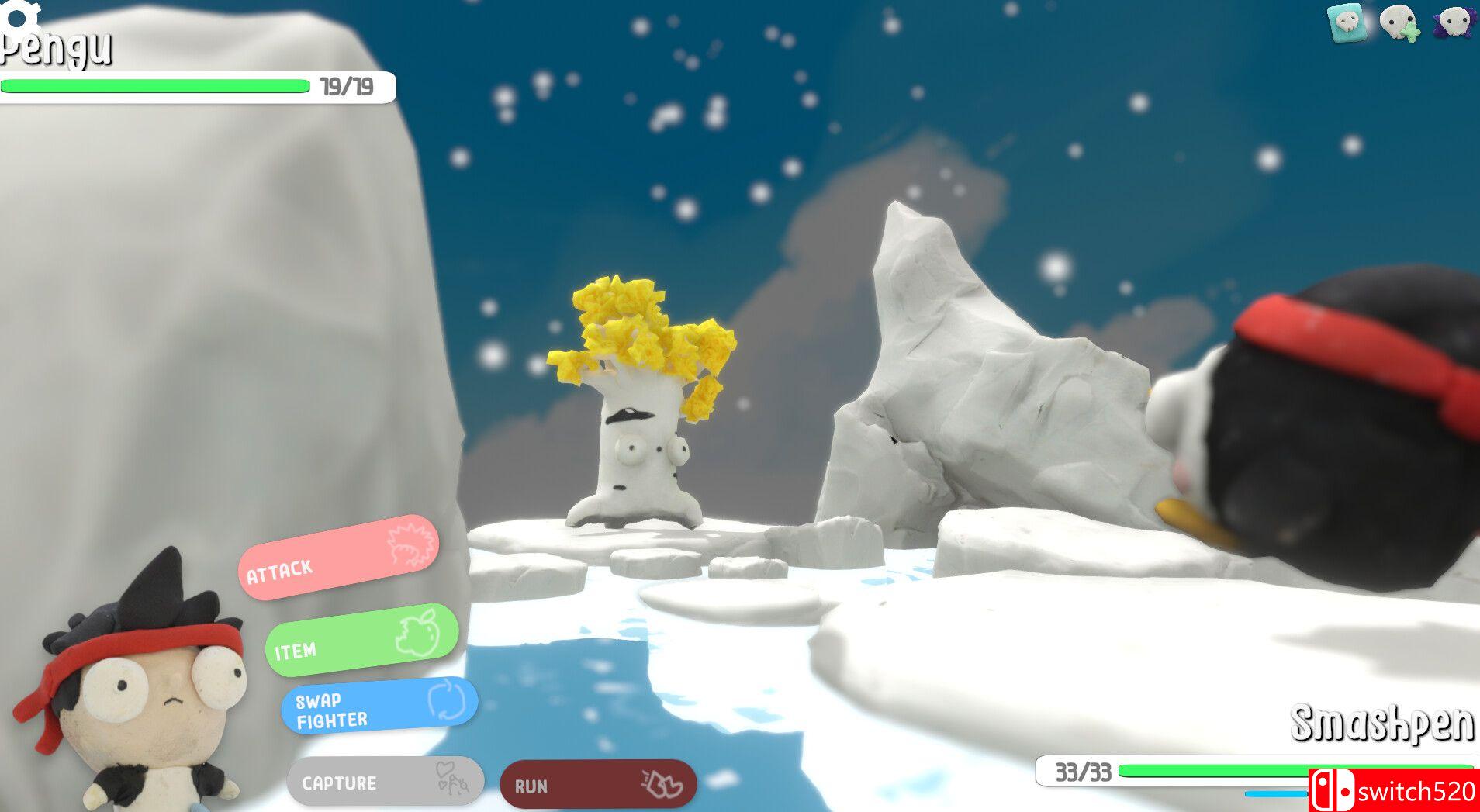Click the skull on purple splat icon

[1454, 22]
